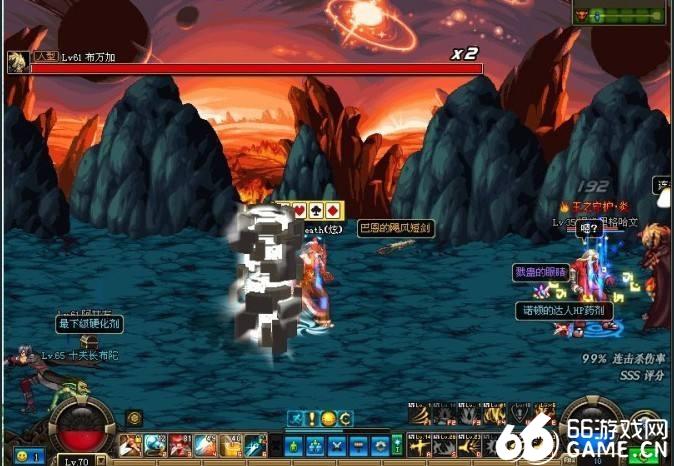Open the smiley face emote icon

click(x=329, y=418)
